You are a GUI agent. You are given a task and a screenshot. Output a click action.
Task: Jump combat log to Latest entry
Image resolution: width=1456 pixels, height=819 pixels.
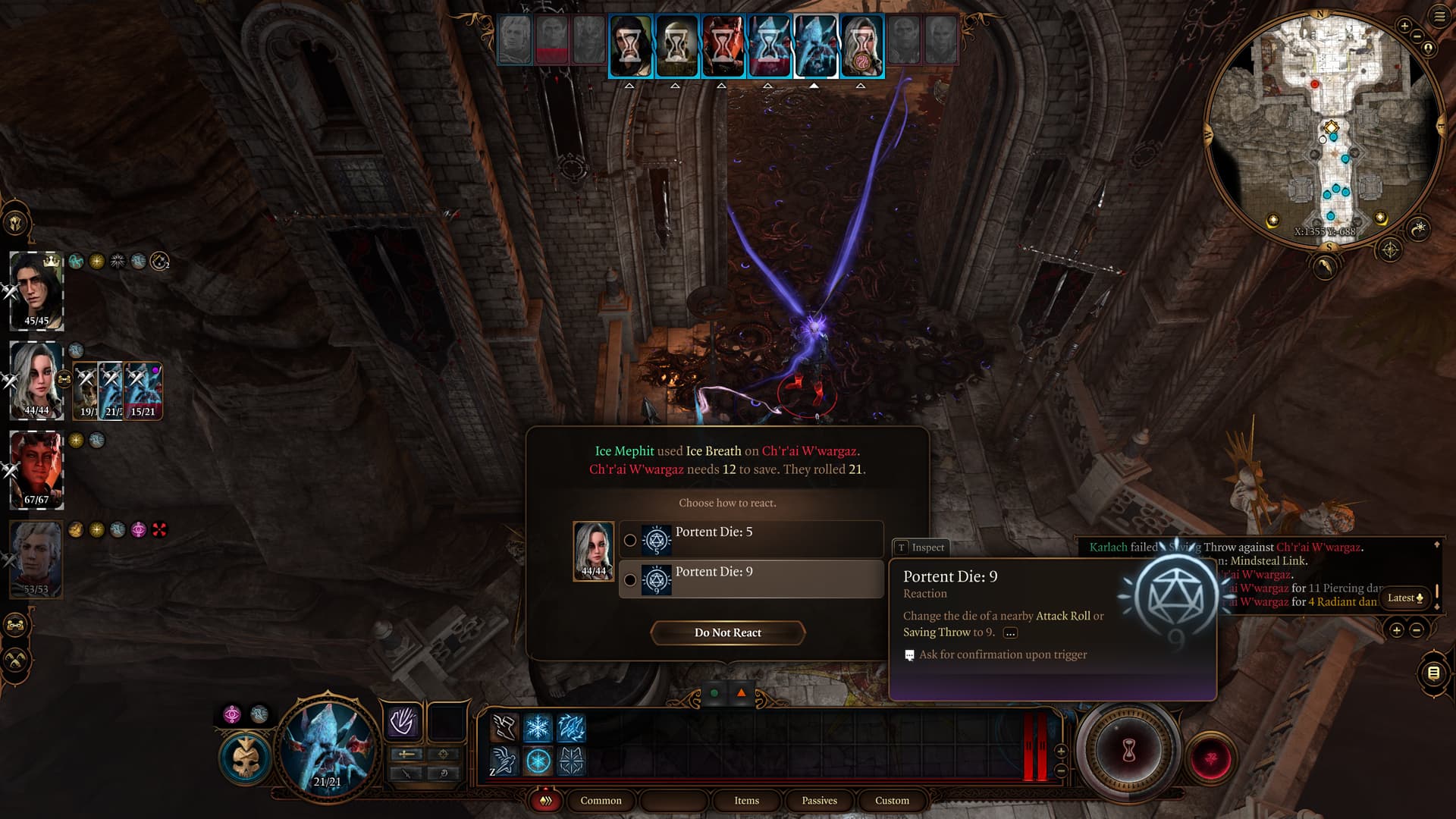pyautogui.click(x=1404, y=598)
